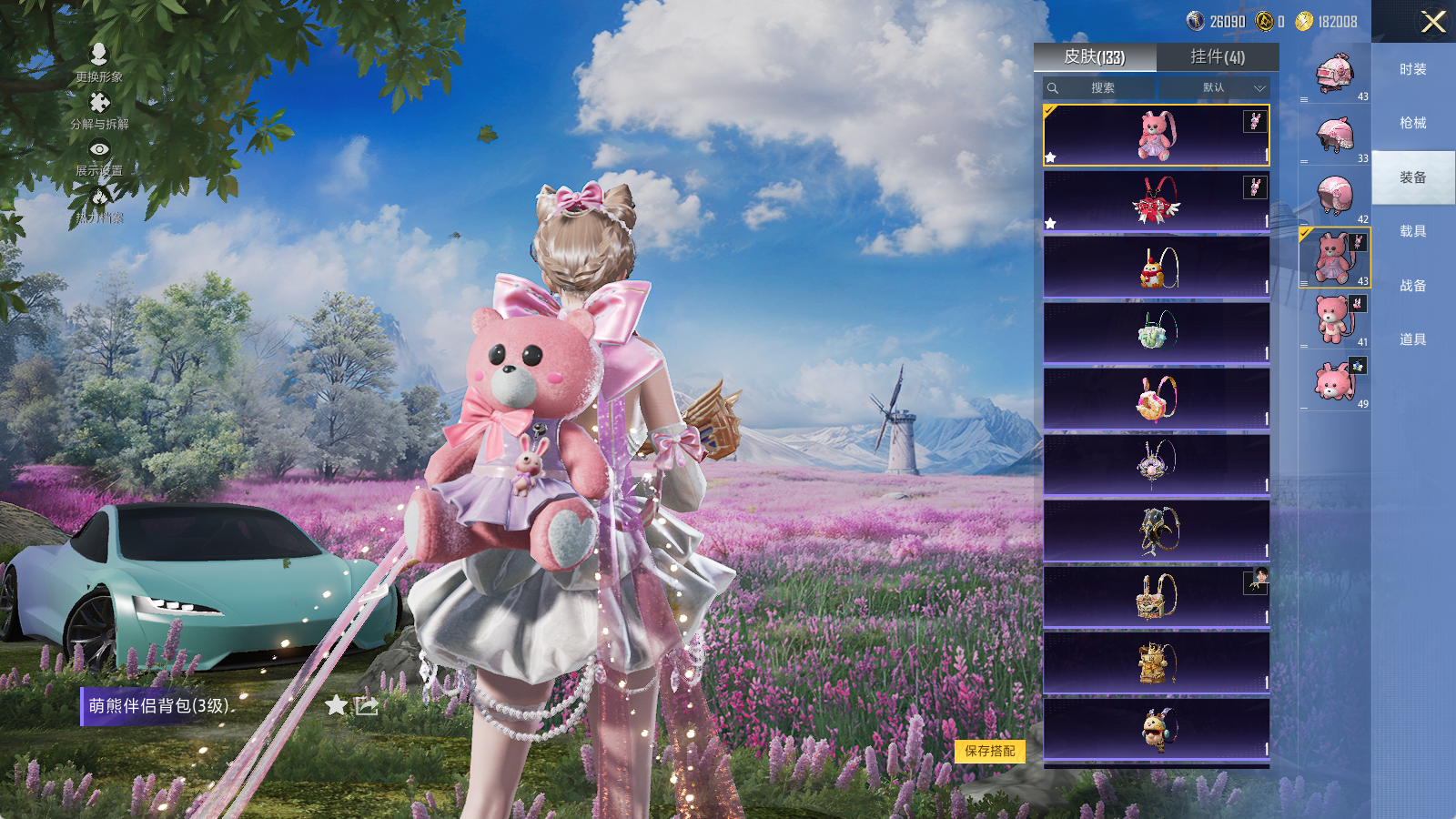Close the wardrobe screen with X
Screen dimensions: 1456x819
1433,22
